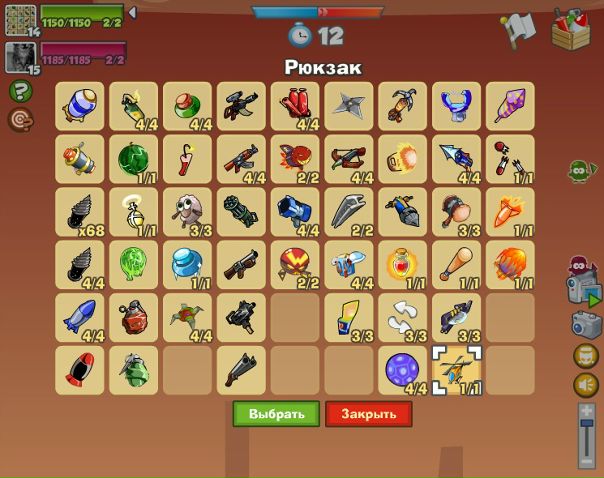Pick the black drill with x68 count
604x478 pixels.
(x=79, y=212)
